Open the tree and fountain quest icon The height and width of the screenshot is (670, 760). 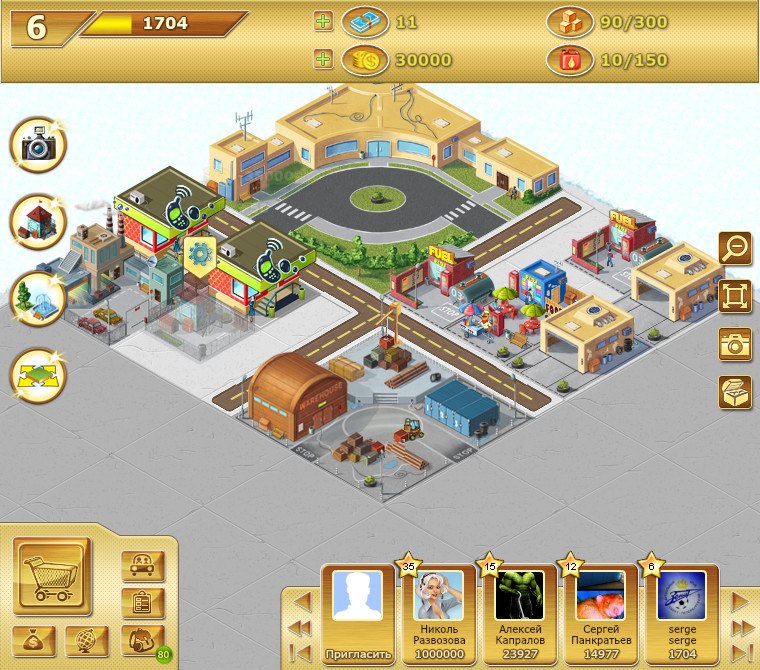pos(38,299)
